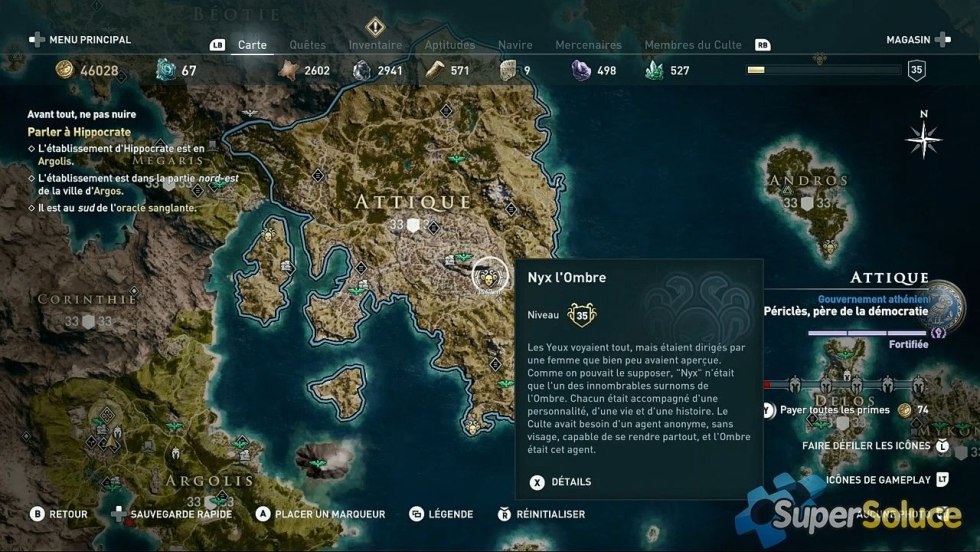
Task: Select the Aptitudes tab
Action: pyautogui.click(x=449, y=45)
